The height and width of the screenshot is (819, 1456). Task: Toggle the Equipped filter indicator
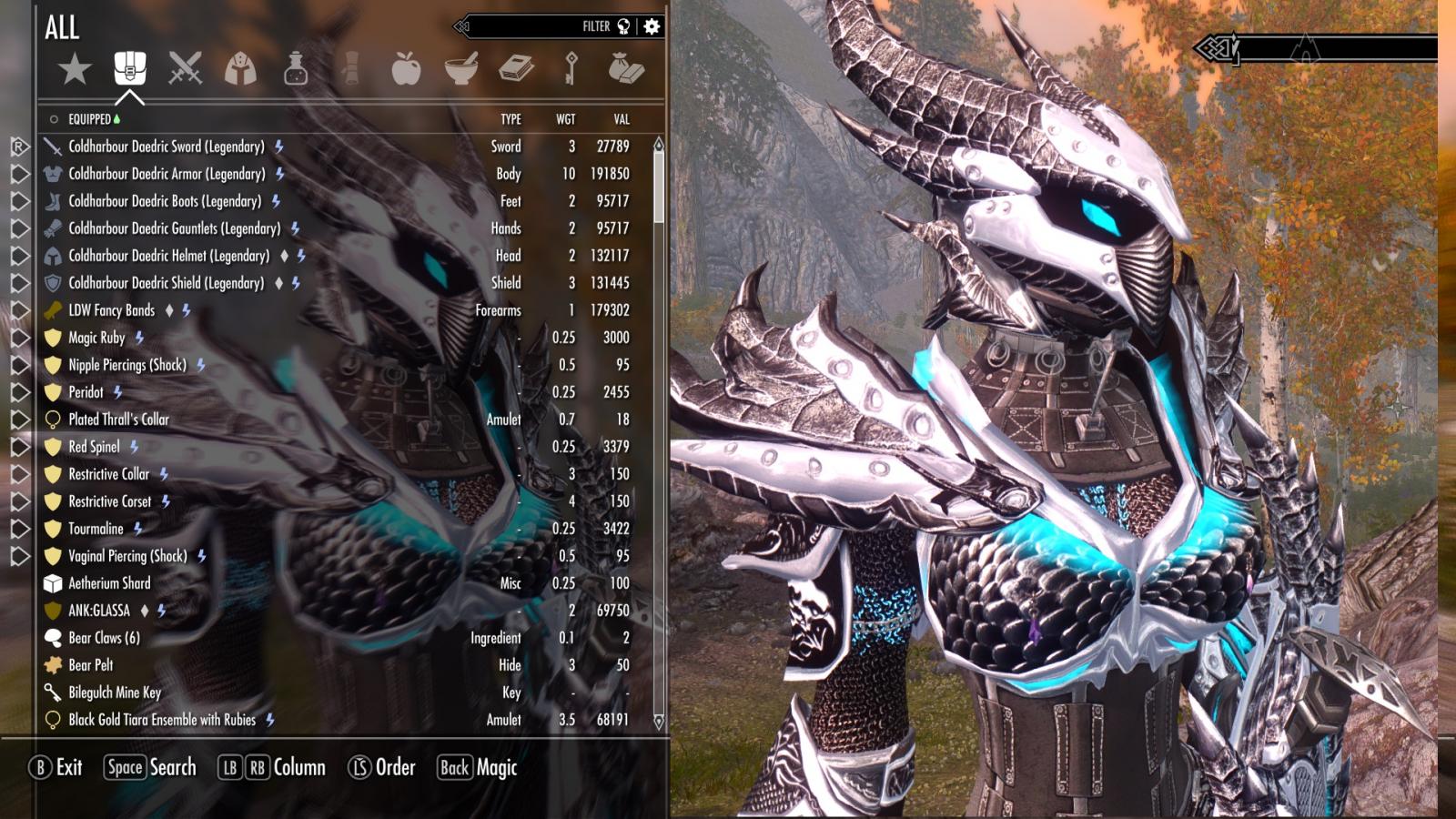click(91, 118)
